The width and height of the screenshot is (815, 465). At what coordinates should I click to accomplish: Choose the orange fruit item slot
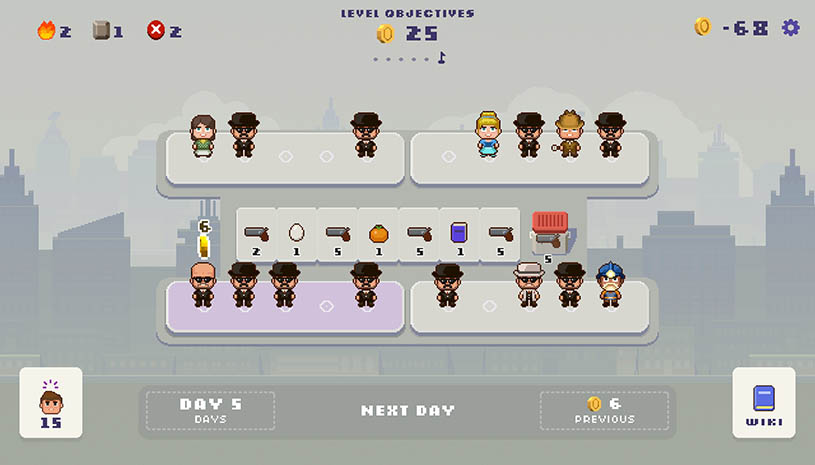tap(378, 235)
